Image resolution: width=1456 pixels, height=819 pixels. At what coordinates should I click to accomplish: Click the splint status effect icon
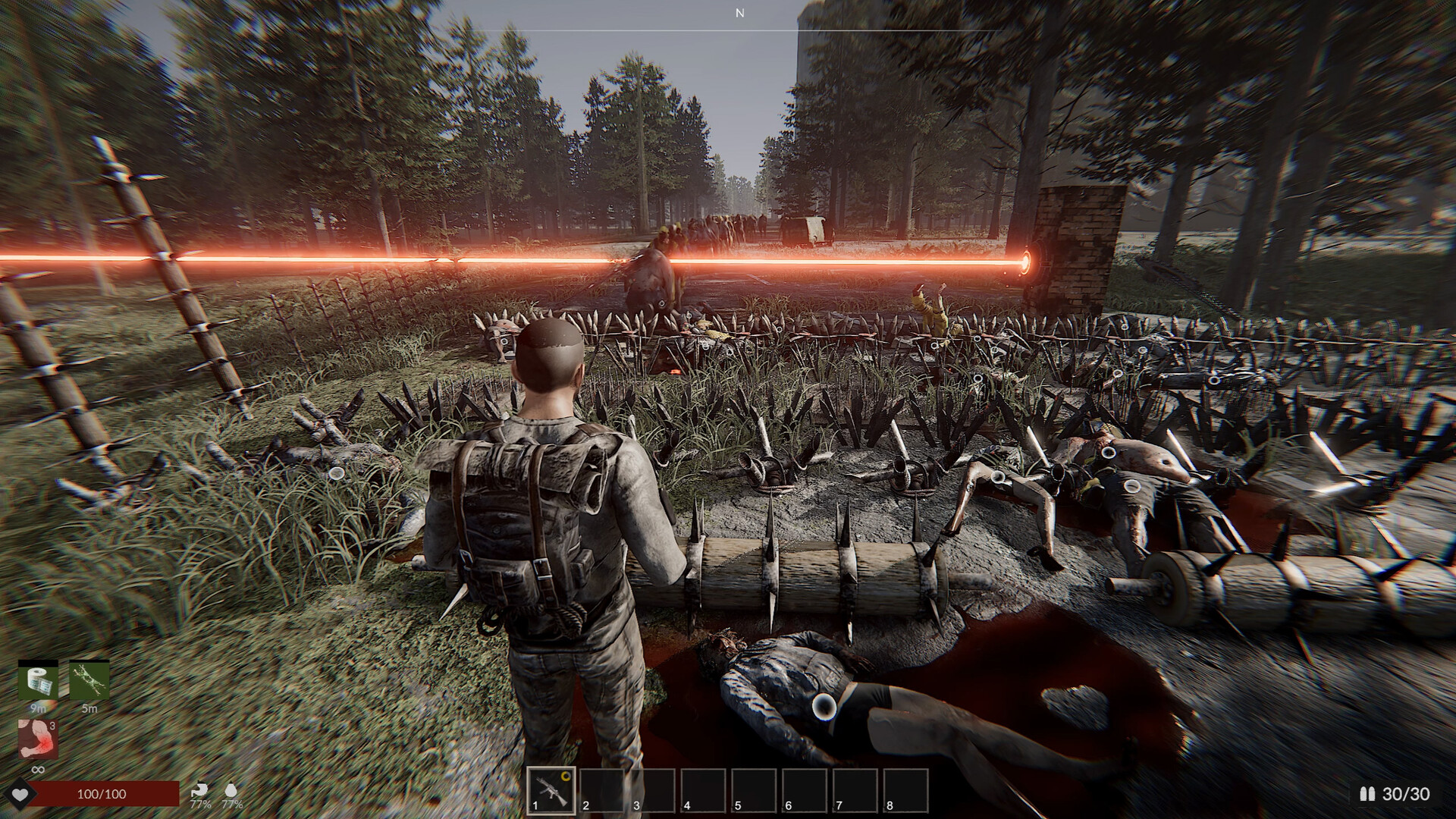[89, 680]
